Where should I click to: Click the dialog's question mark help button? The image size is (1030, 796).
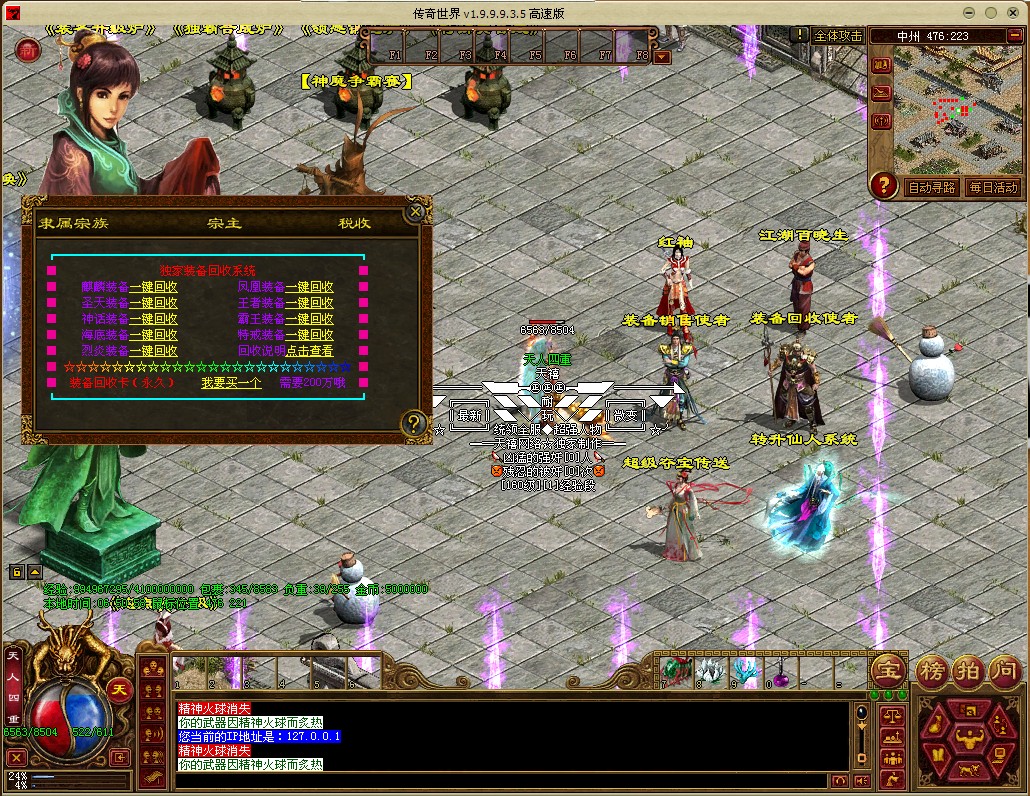(x=413, y=424)
